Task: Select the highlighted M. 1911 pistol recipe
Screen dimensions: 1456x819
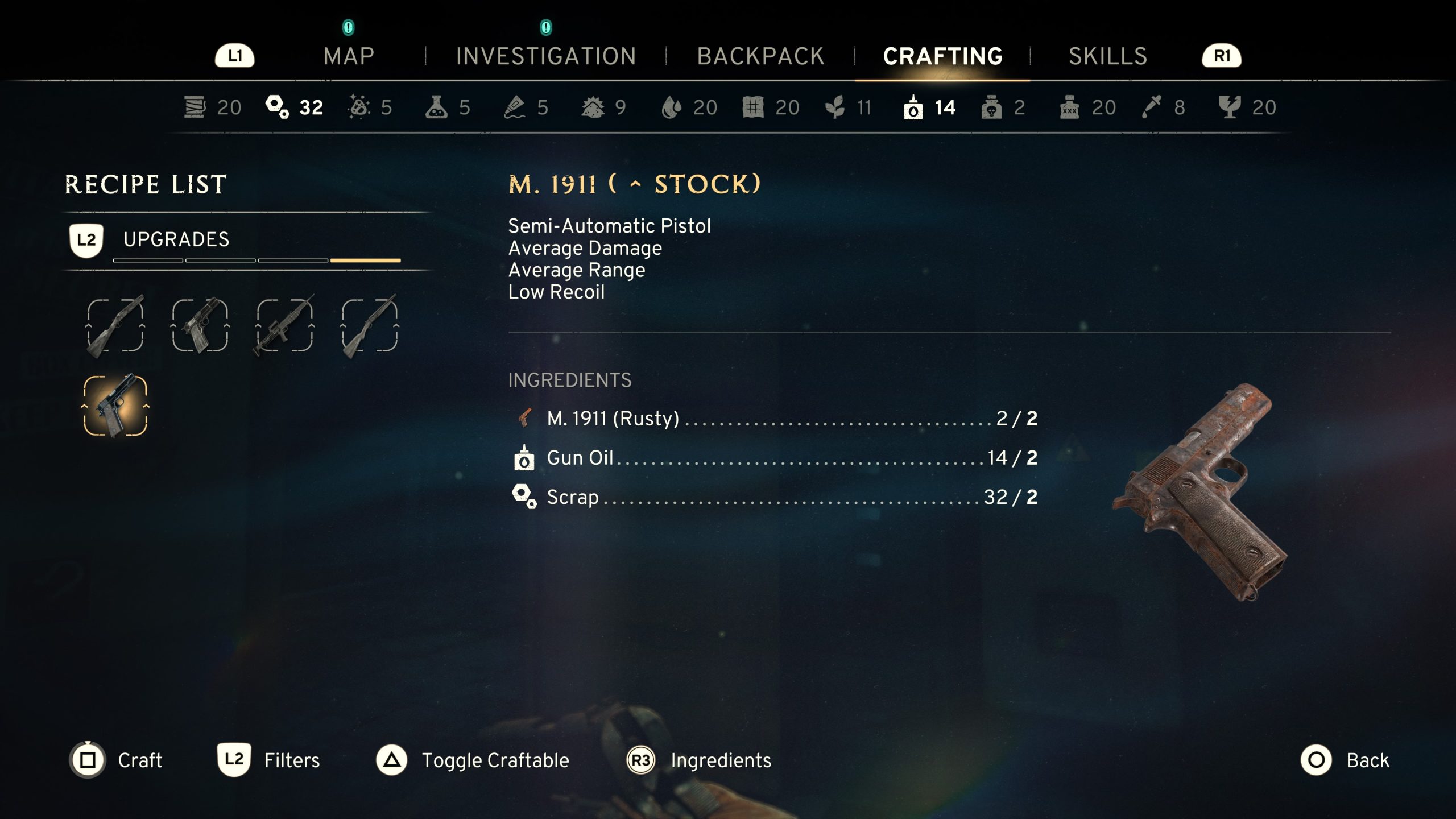Action: click(115, 406)
